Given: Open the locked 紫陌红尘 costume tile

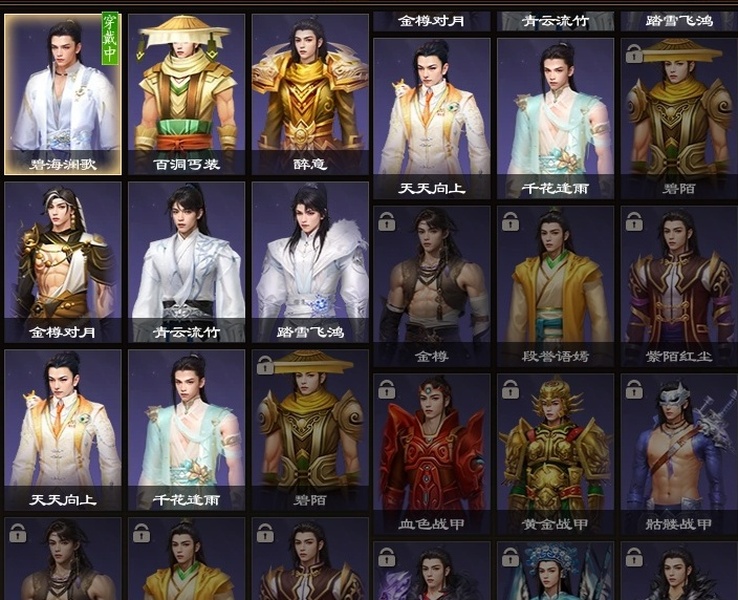Looking at the screenshot, I should pyautogui.click(x=679, y=285).
